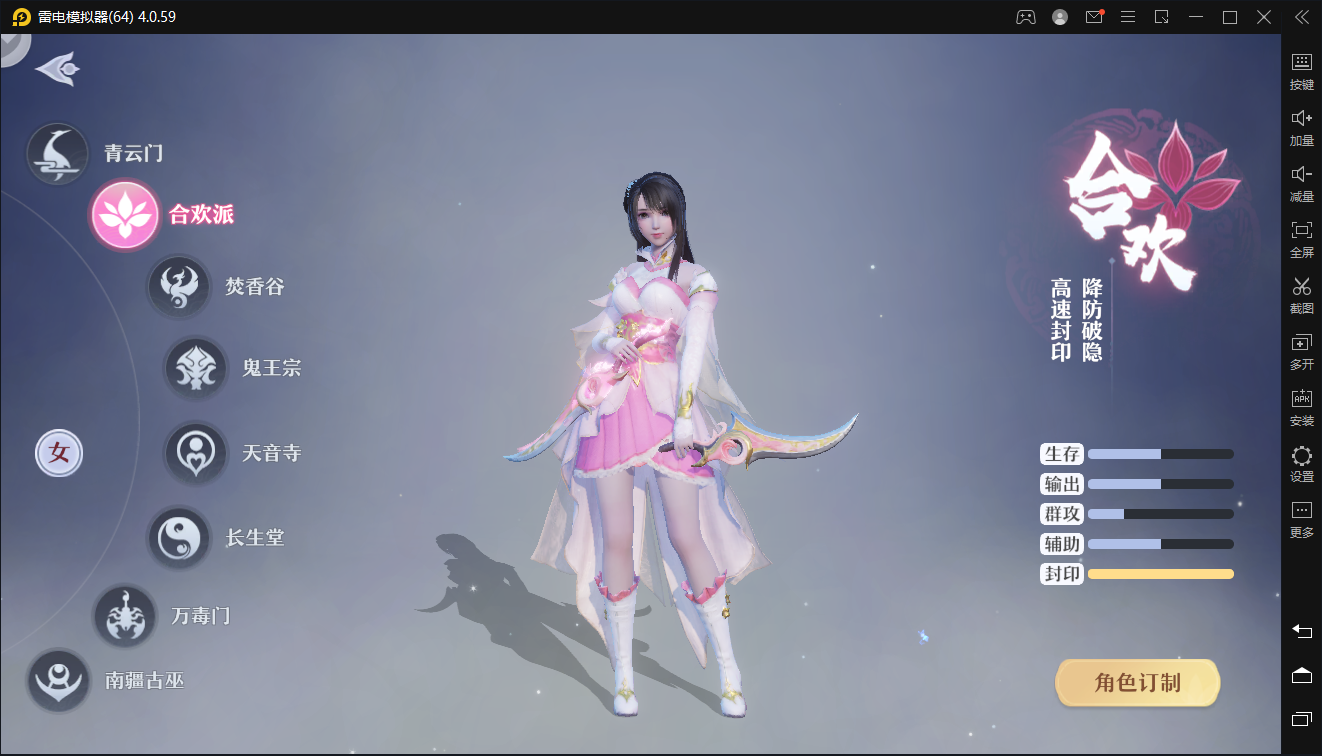Screen dimensions: 1322x756
Task: Pick the 万毒门 scorpion faction
Action: coord(125,616)
